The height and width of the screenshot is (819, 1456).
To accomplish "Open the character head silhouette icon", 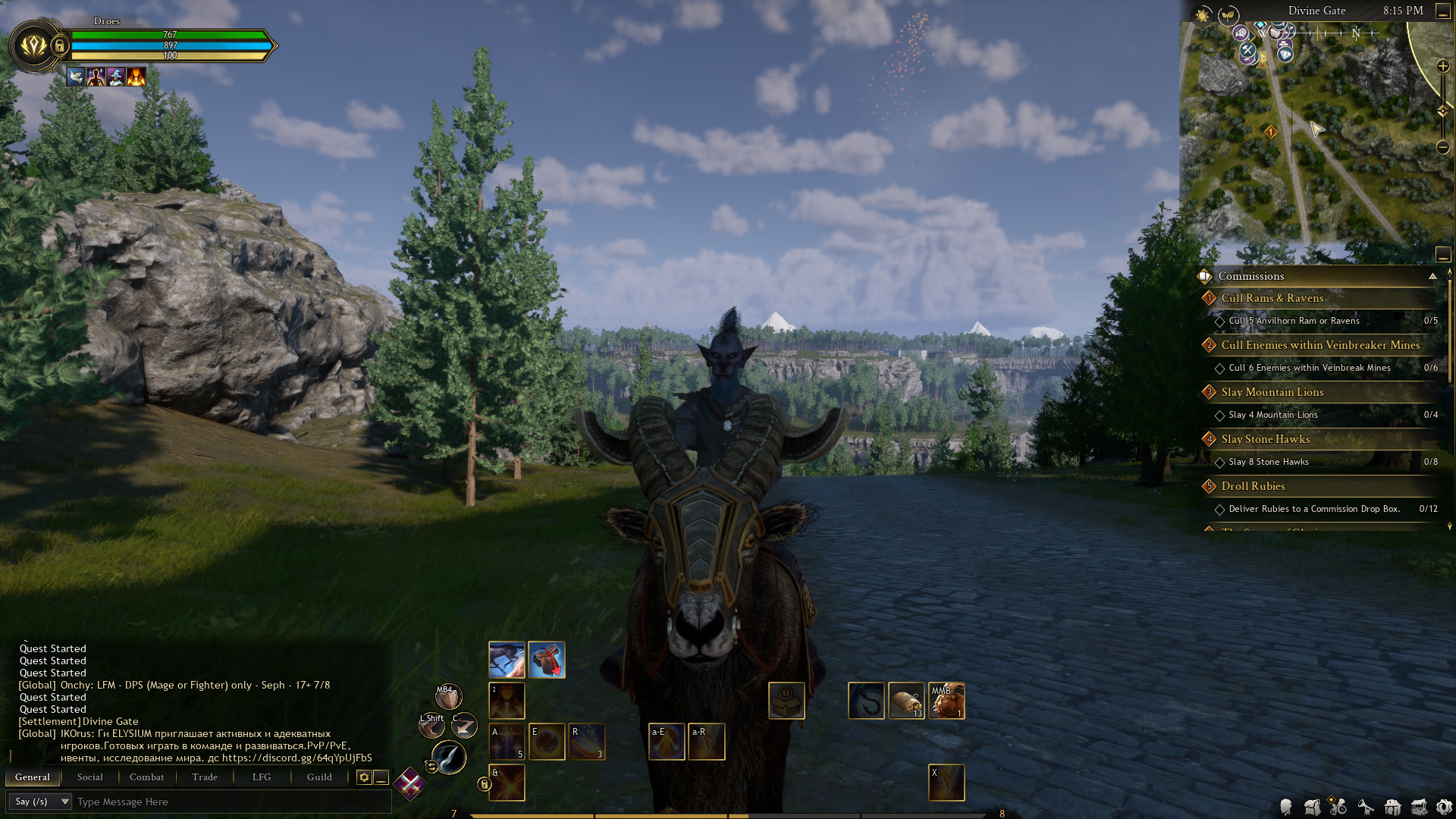I will pyautogui.click(x=1285, y=808).
